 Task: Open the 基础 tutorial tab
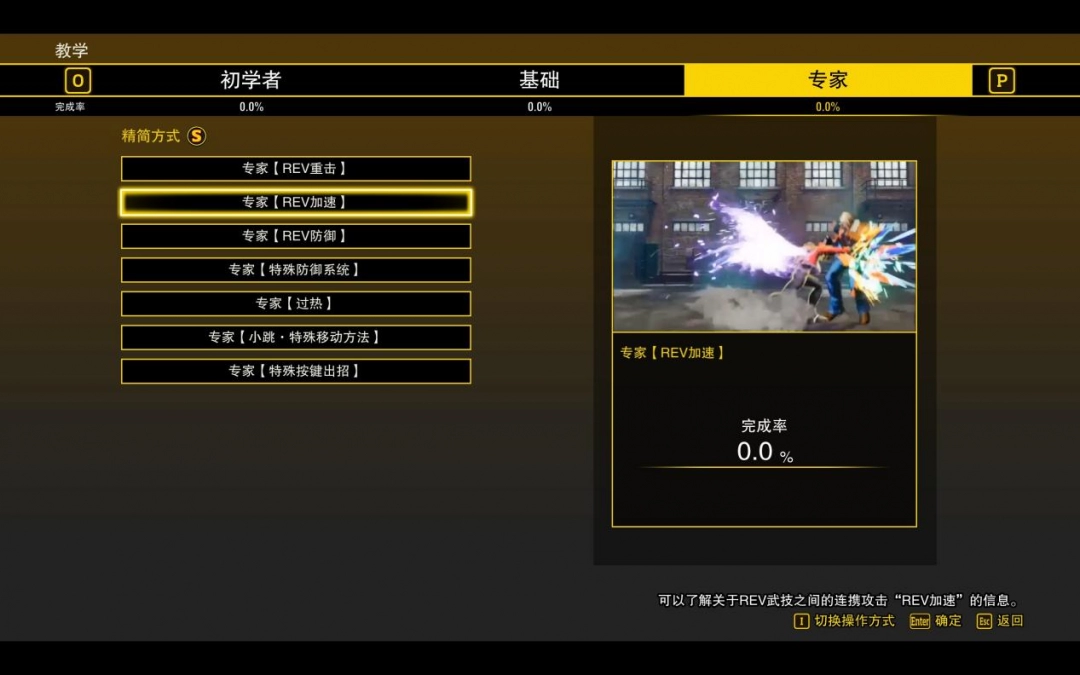coord(539,80)
